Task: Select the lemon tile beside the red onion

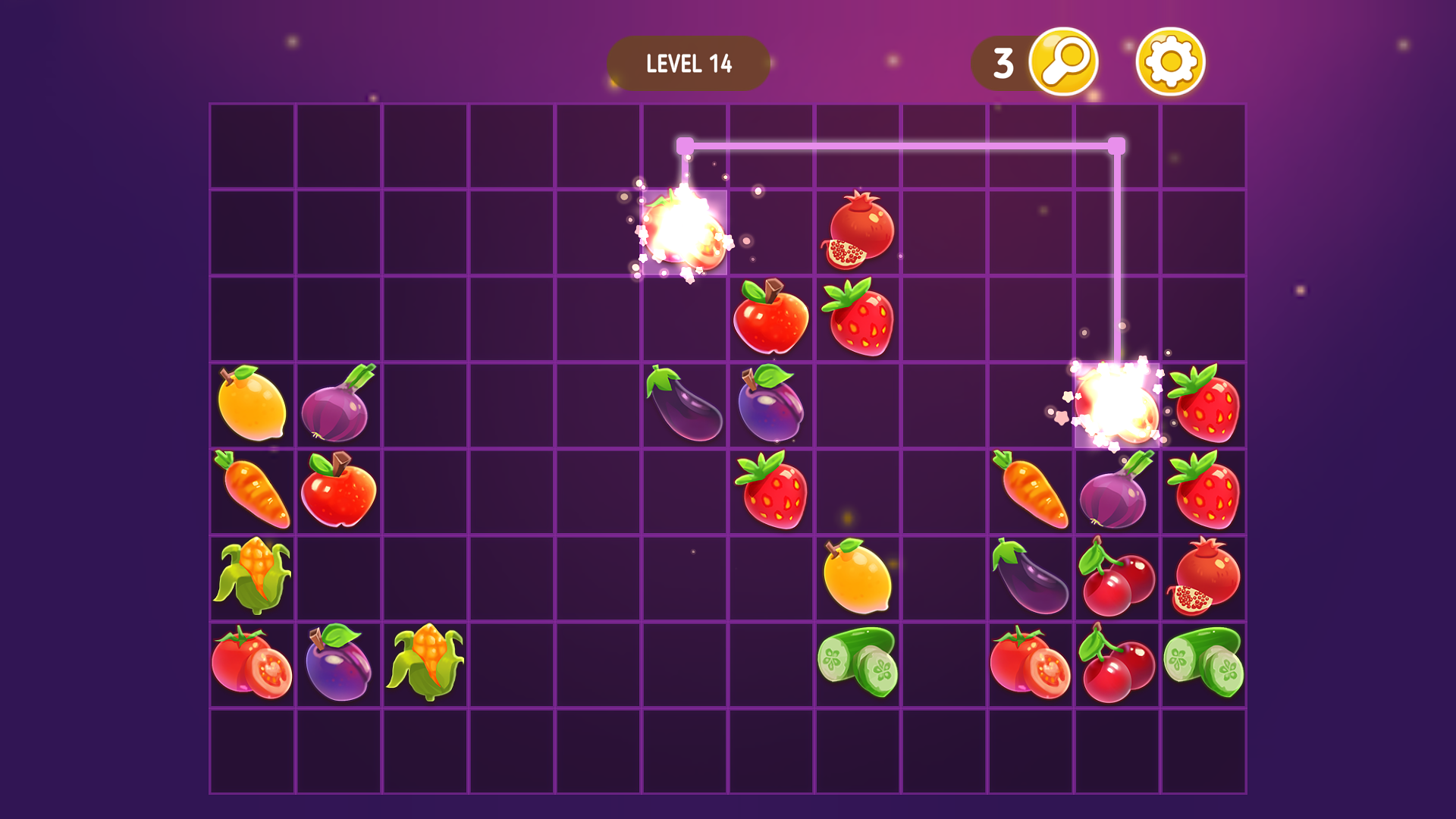Action: 252,404
